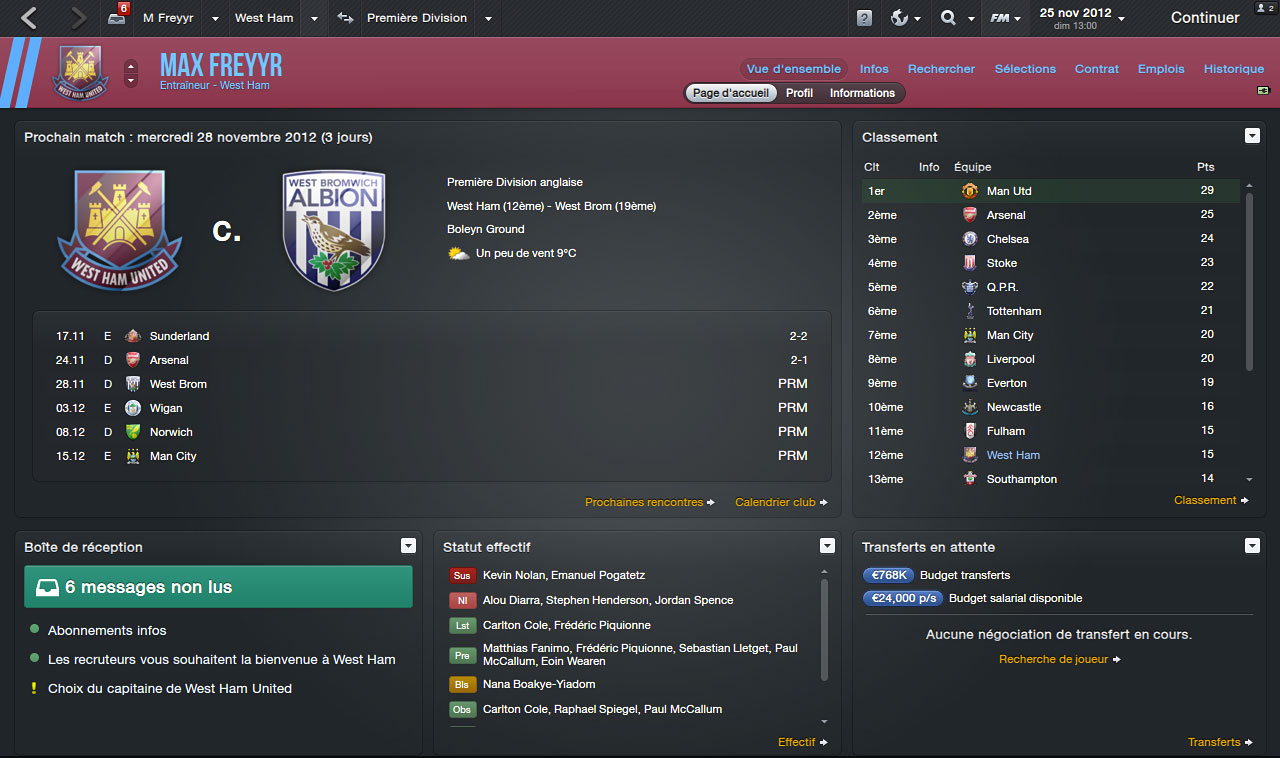Open the Calendrier club link

coord(775,502)
